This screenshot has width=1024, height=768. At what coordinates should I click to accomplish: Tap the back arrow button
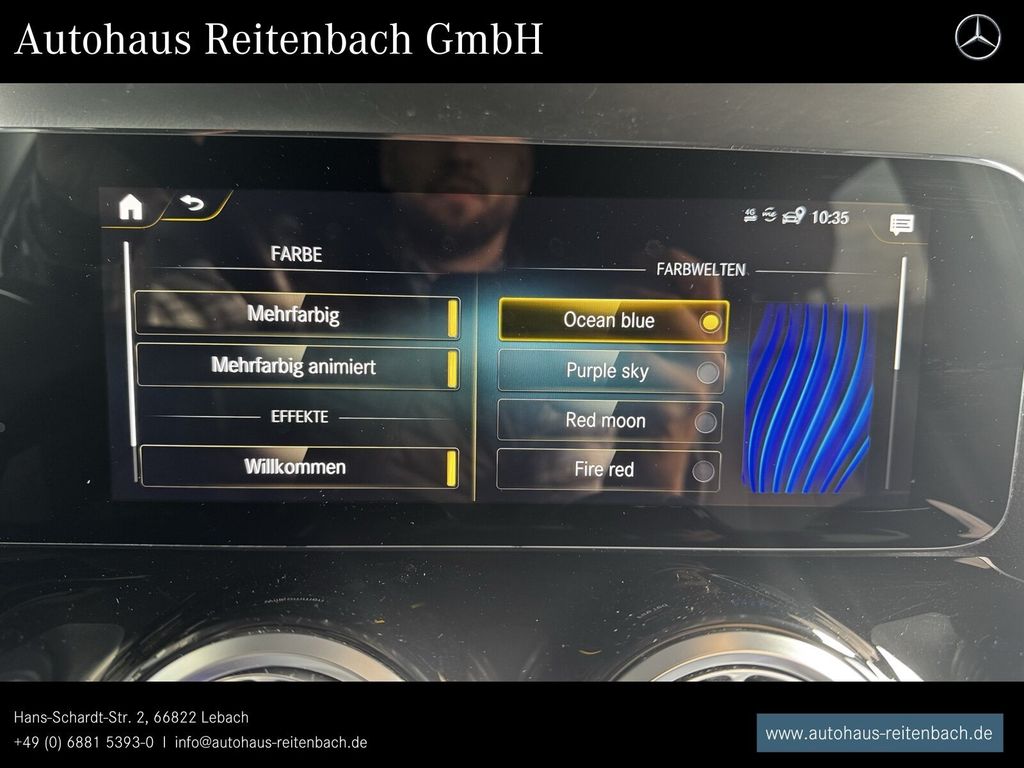(190, 205)
